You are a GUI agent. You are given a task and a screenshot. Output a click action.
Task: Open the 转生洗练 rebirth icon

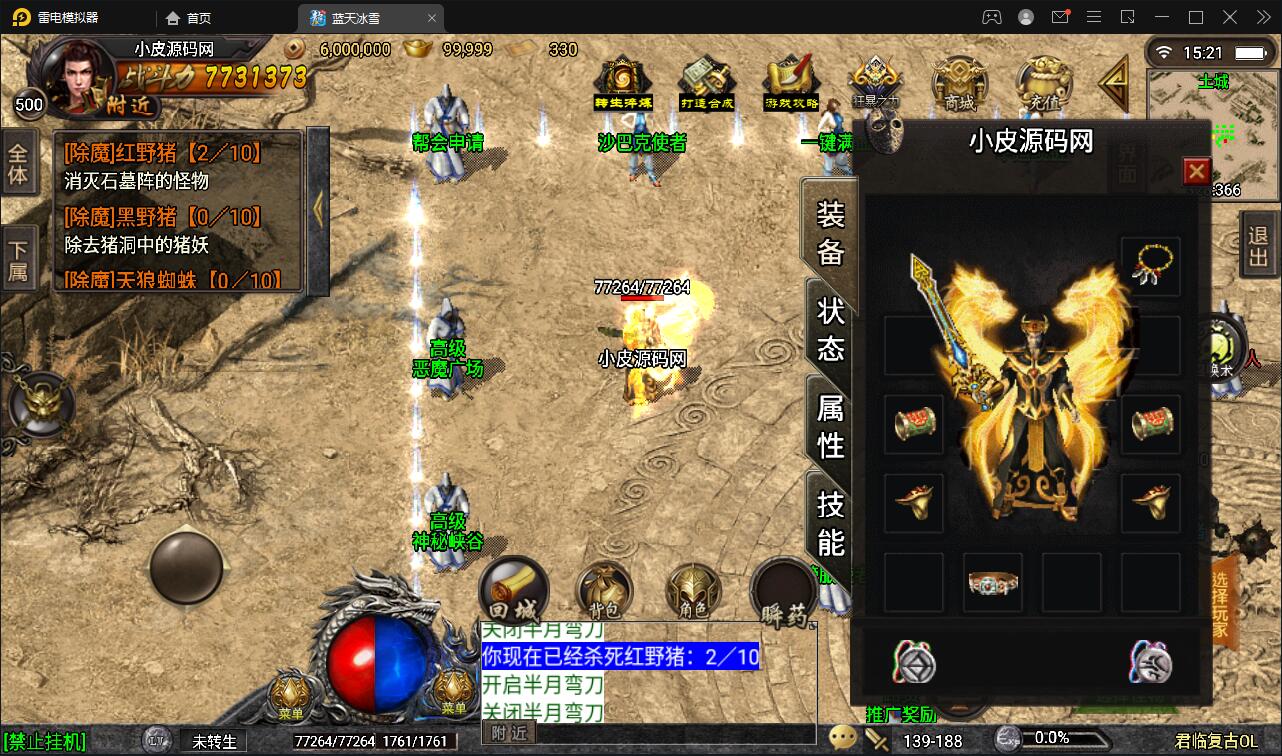point(620,80)
